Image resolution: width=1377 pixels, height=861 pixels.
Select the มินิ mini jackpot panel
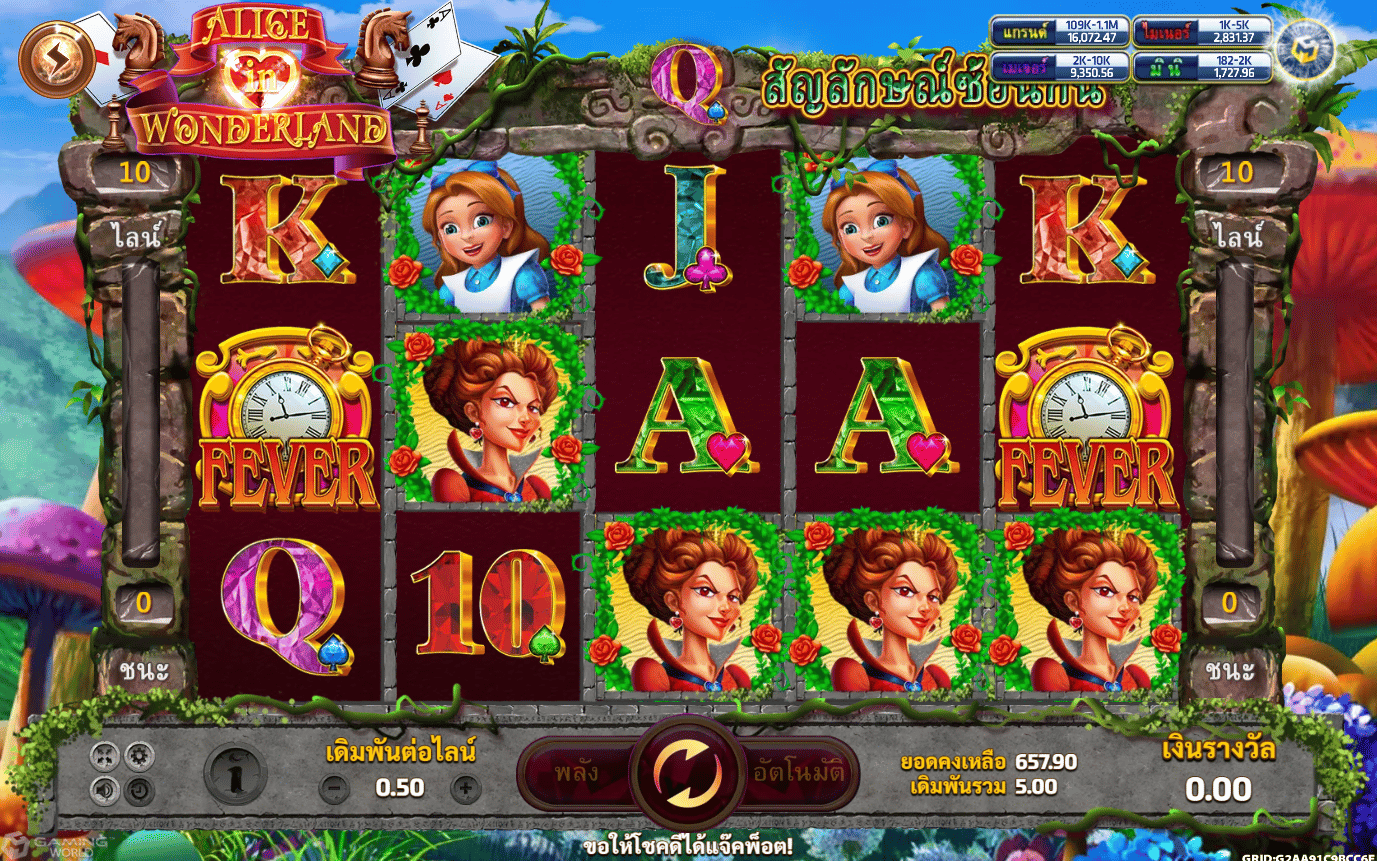coord(1201,67)
